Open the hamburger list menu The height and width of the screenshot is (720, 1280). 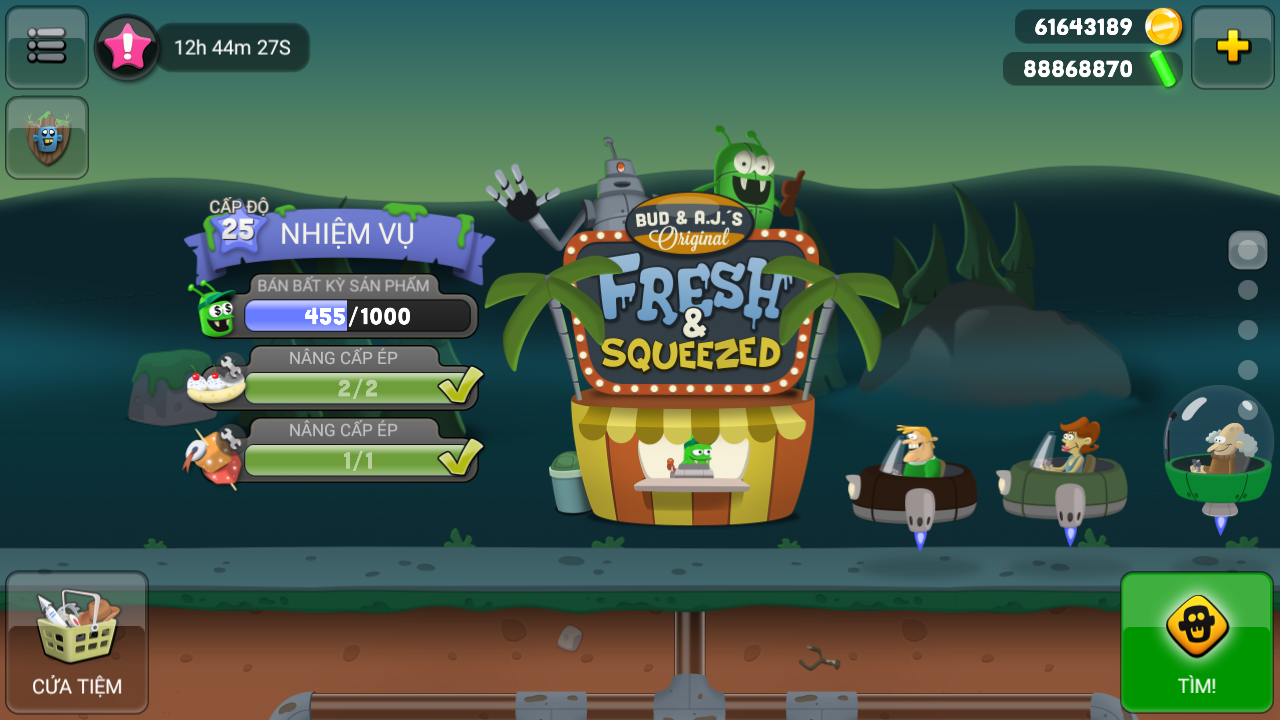point(47,46)
